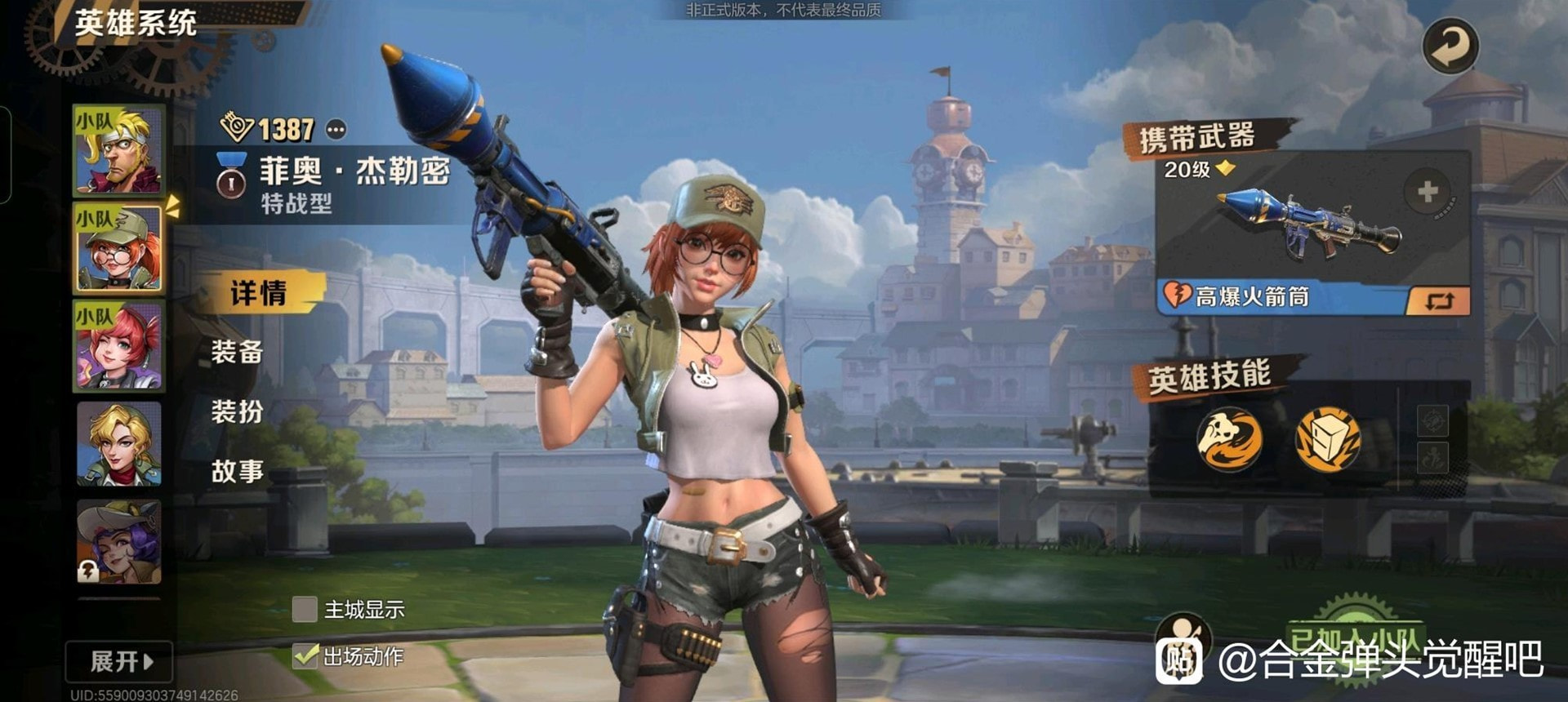Select the blonde bandana hero portrait
The image size is (1568, 702).
click(x=119, y=150)
